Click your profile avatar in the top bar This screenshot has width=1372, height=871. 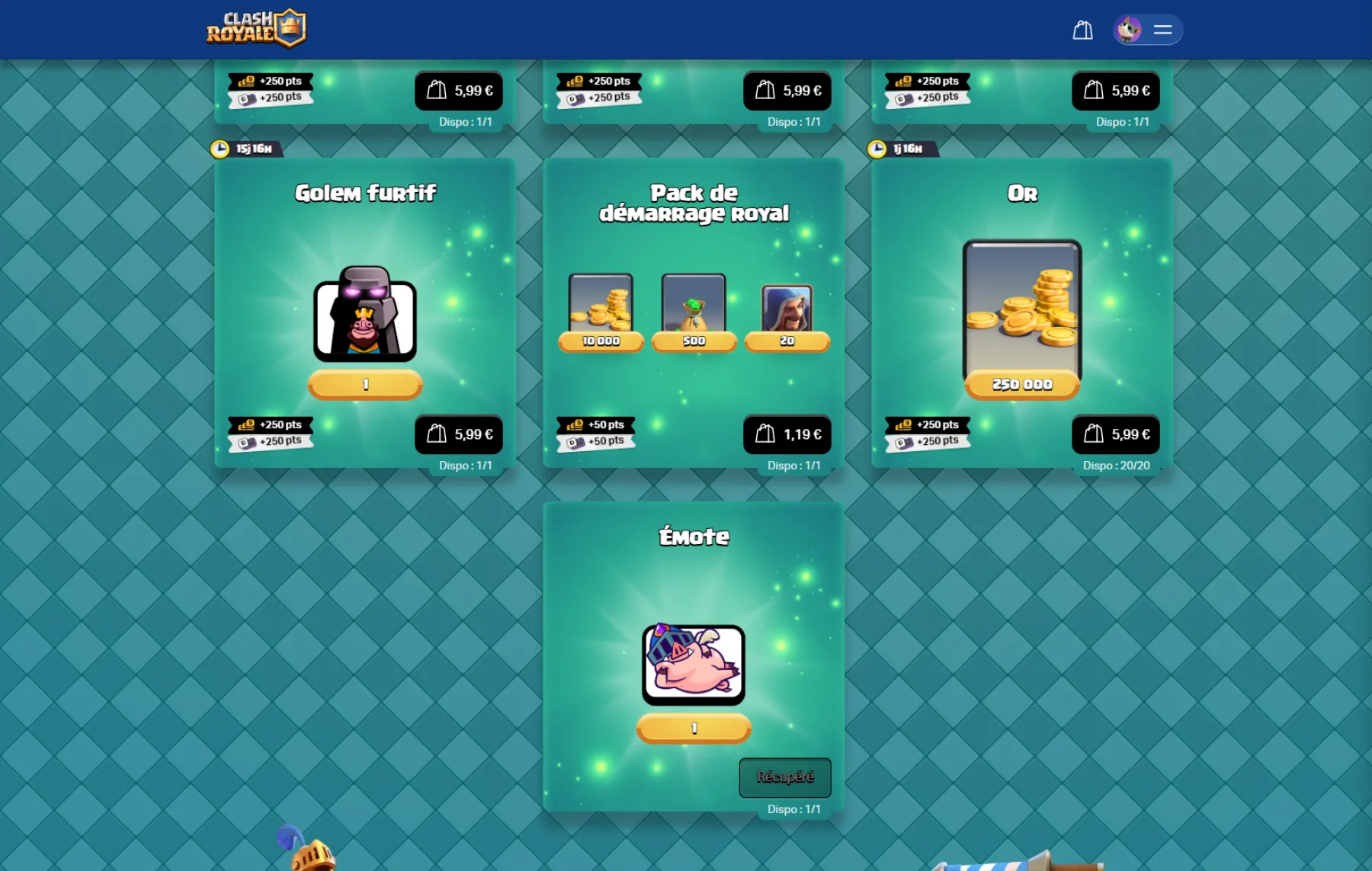[x=1129, y=30]
